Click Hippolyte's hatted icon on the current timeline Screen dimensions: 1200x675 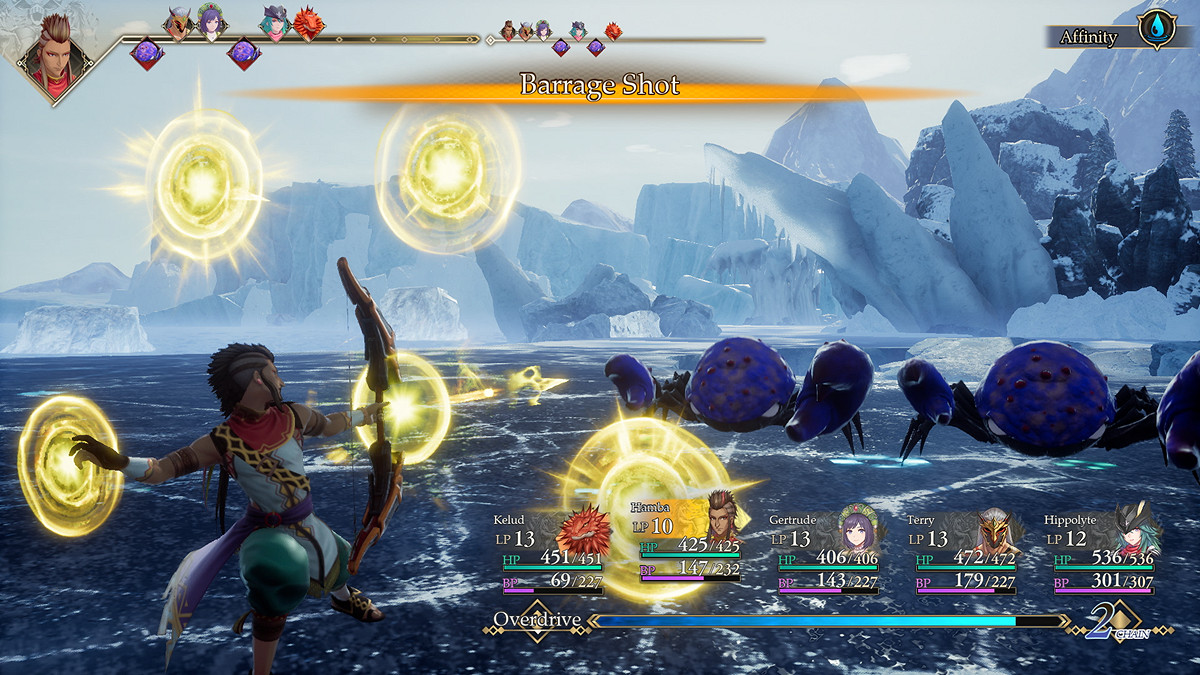pos(274,22)
